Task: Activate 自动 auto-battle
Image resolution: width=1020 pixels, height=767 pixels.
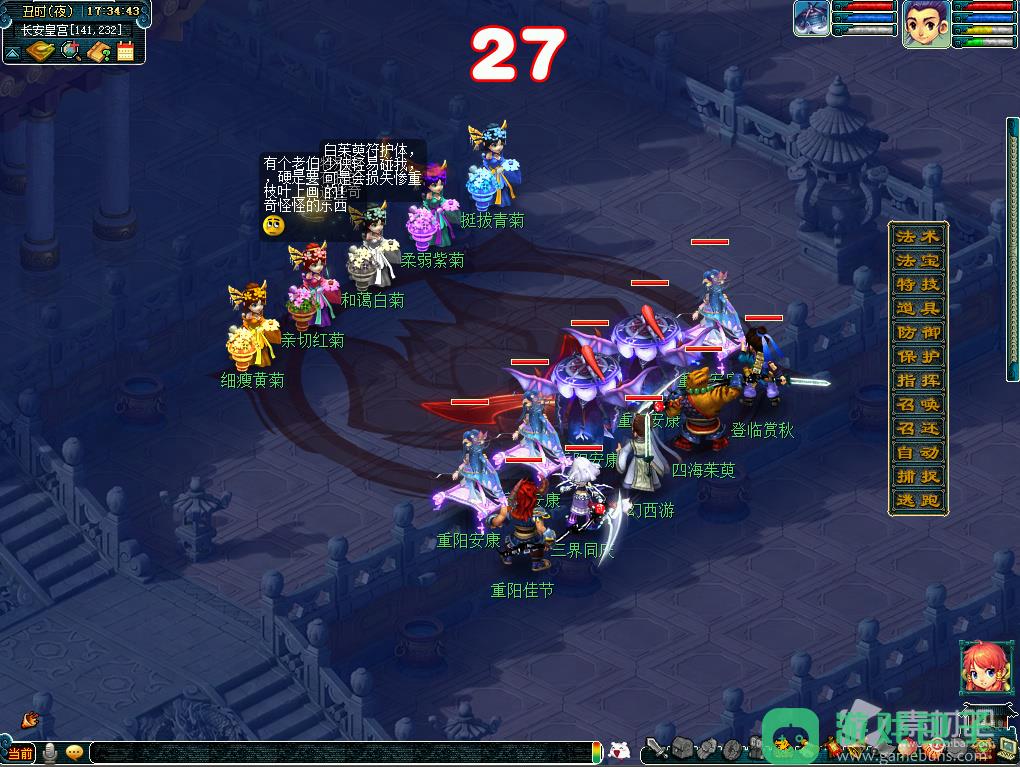Action: pyautogui.click(x=918, y=453)
